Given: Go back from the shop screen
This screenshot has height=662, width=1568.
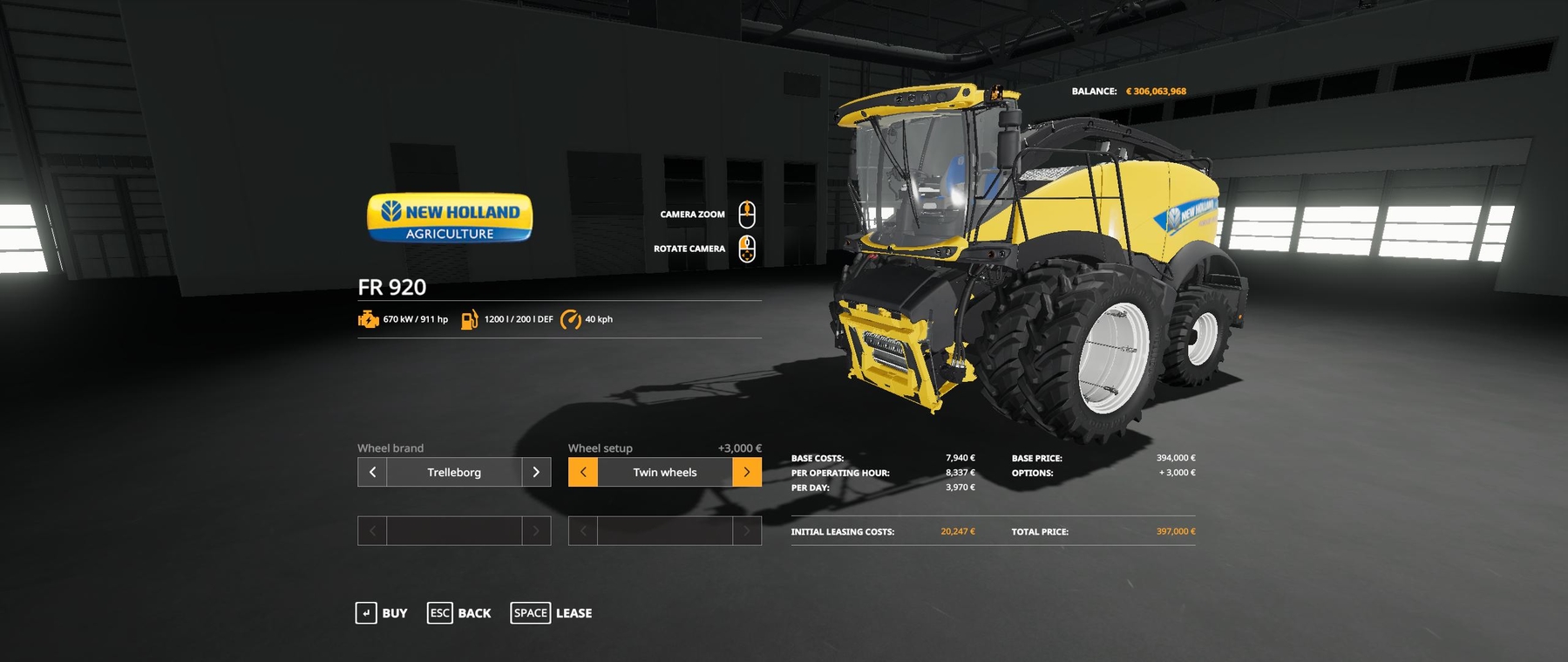Looking at the screenshot, I should [x=459, y=613].
